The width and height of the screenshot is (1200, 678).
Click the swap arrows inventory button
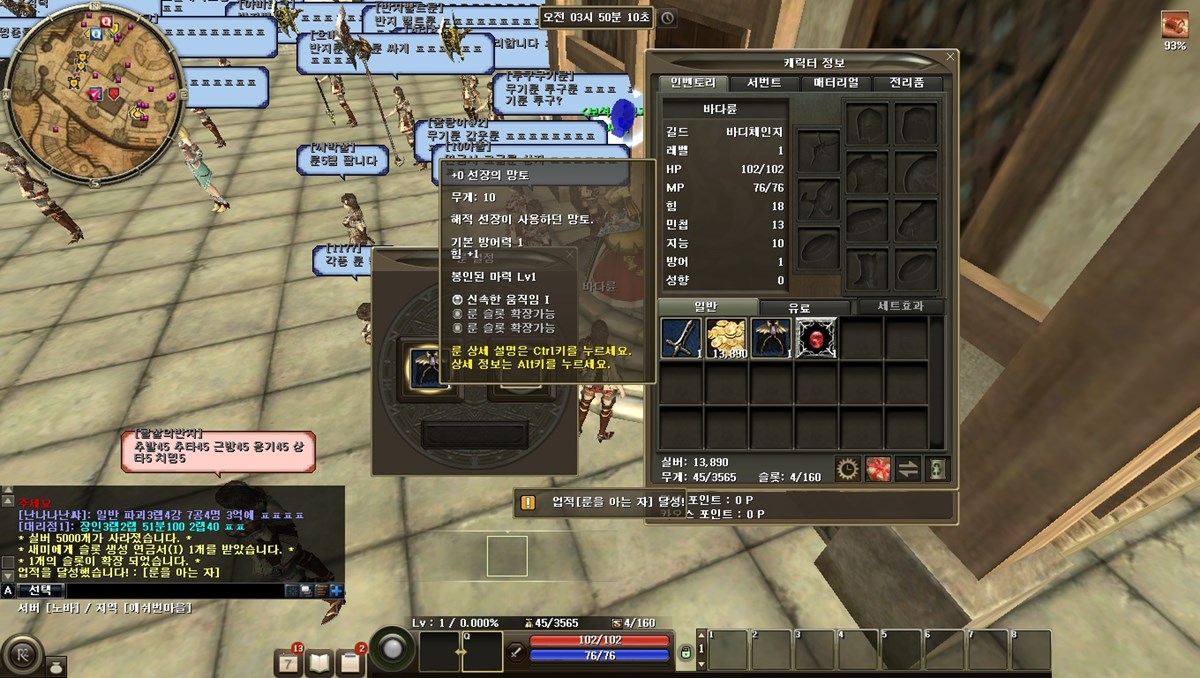pyautogui.click(x=907, y=468)
